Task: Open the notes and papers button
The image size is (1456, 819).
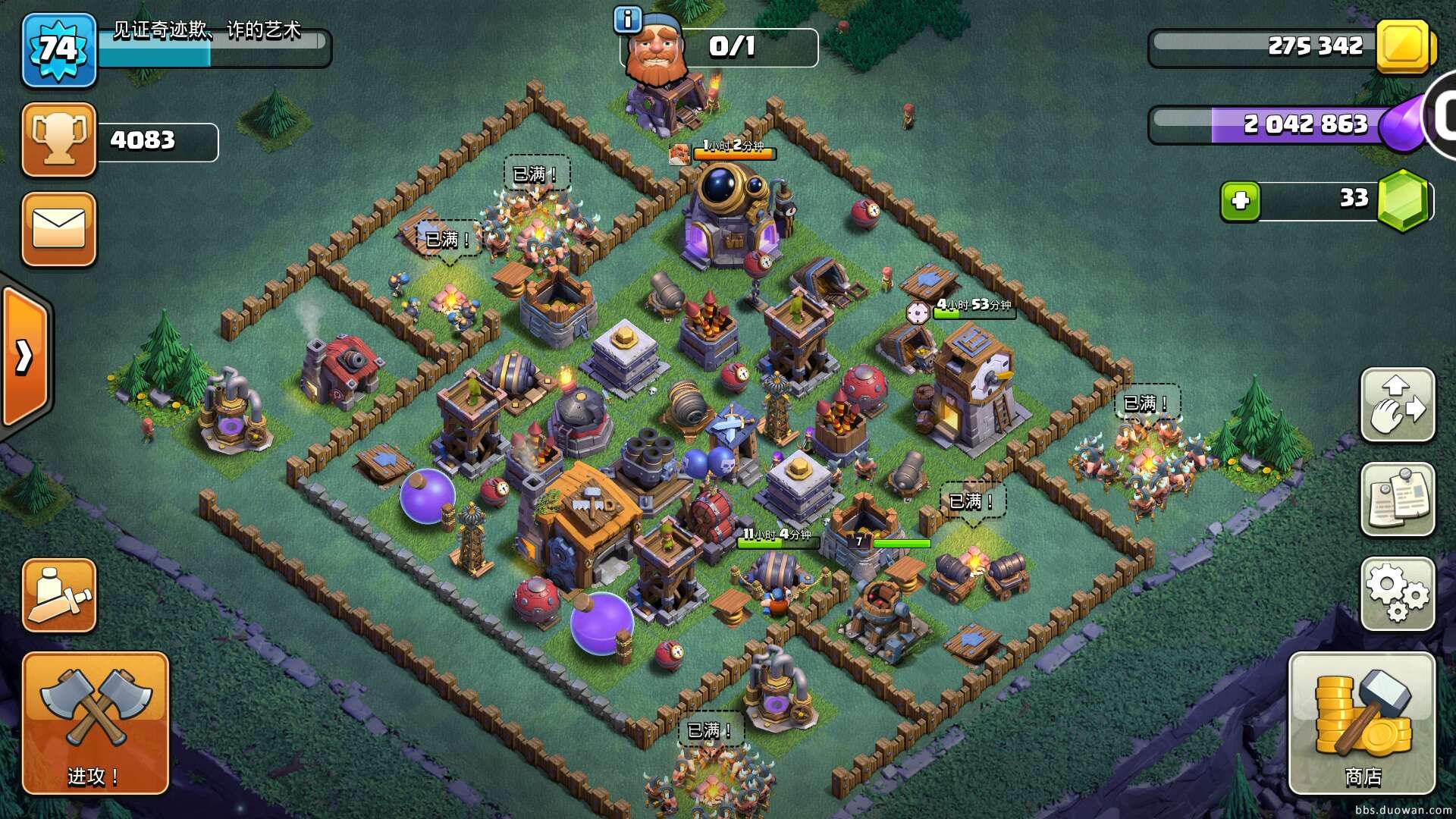Action: (x=1398, y=500)
